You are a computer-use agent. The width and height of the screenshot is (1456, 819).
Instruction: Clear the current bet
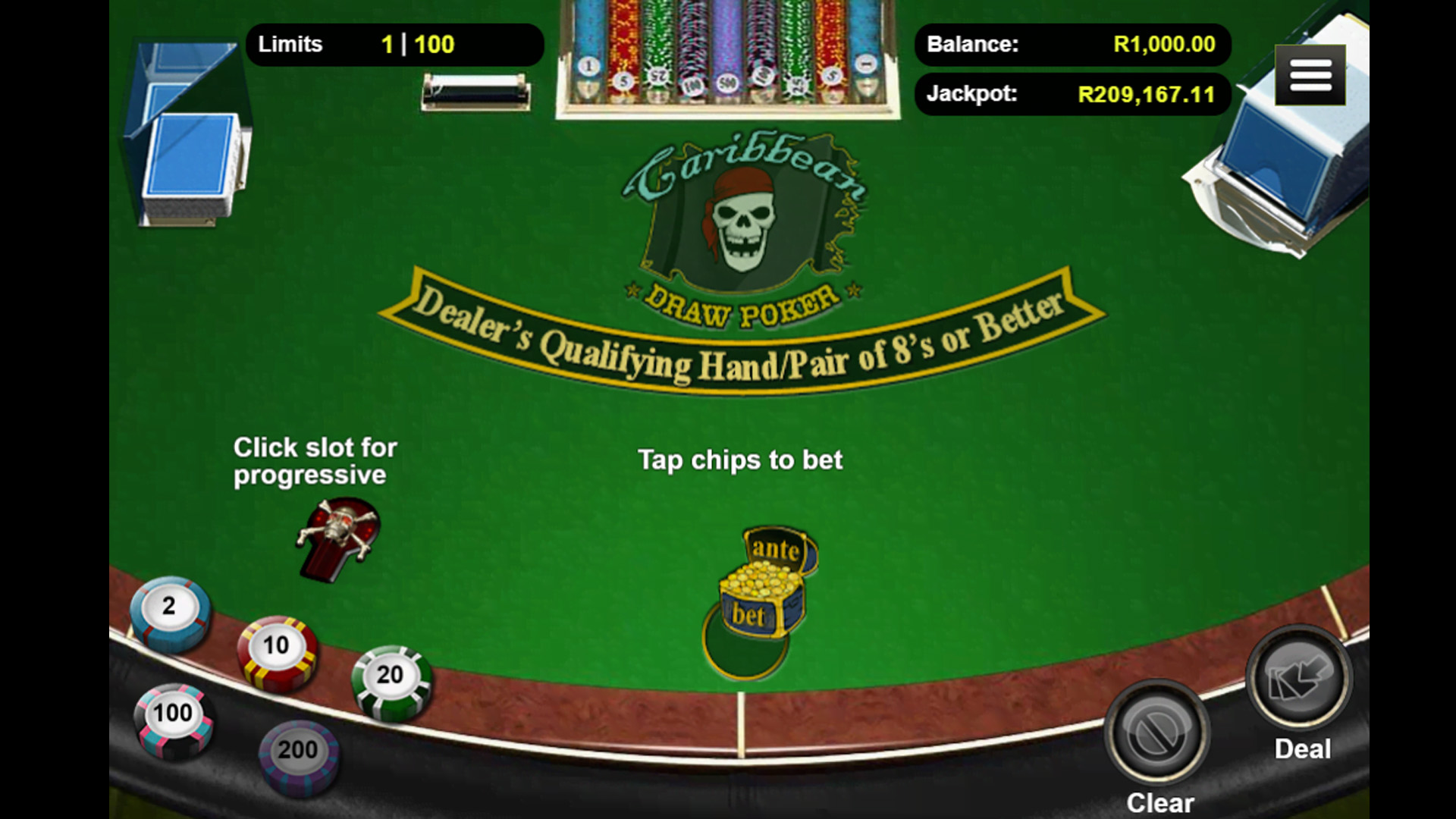[x=1156, y=733]
